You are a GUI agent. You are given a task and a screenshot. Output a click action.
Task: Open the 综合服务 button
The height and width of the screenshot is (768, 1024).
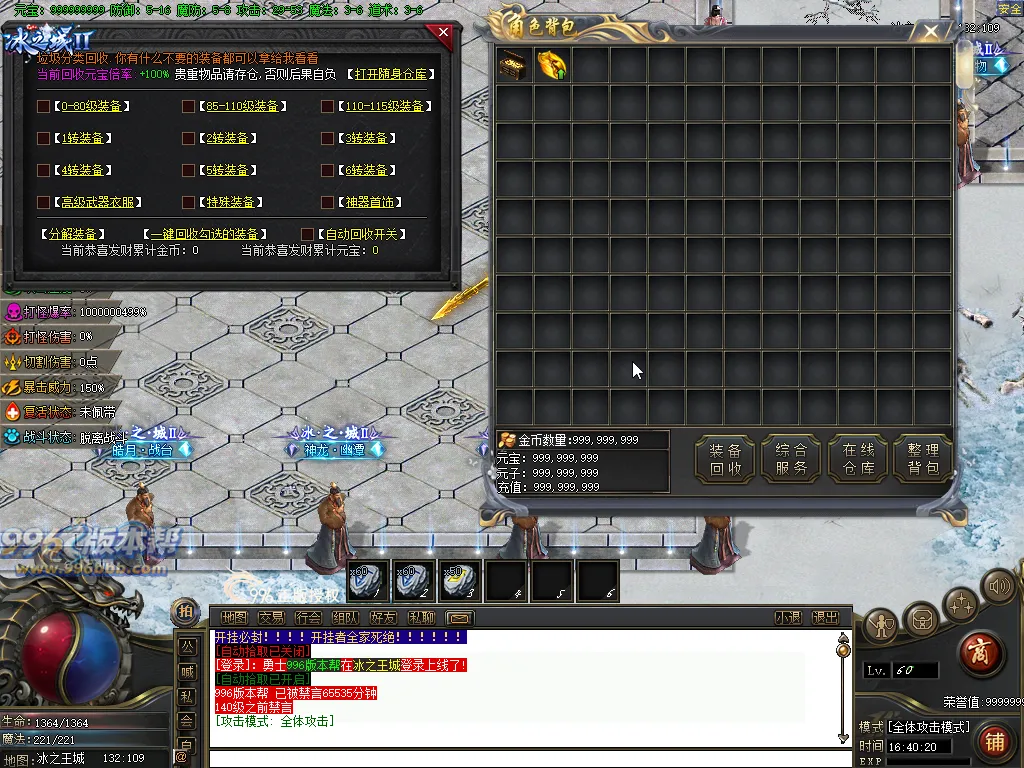click(791, 459)
